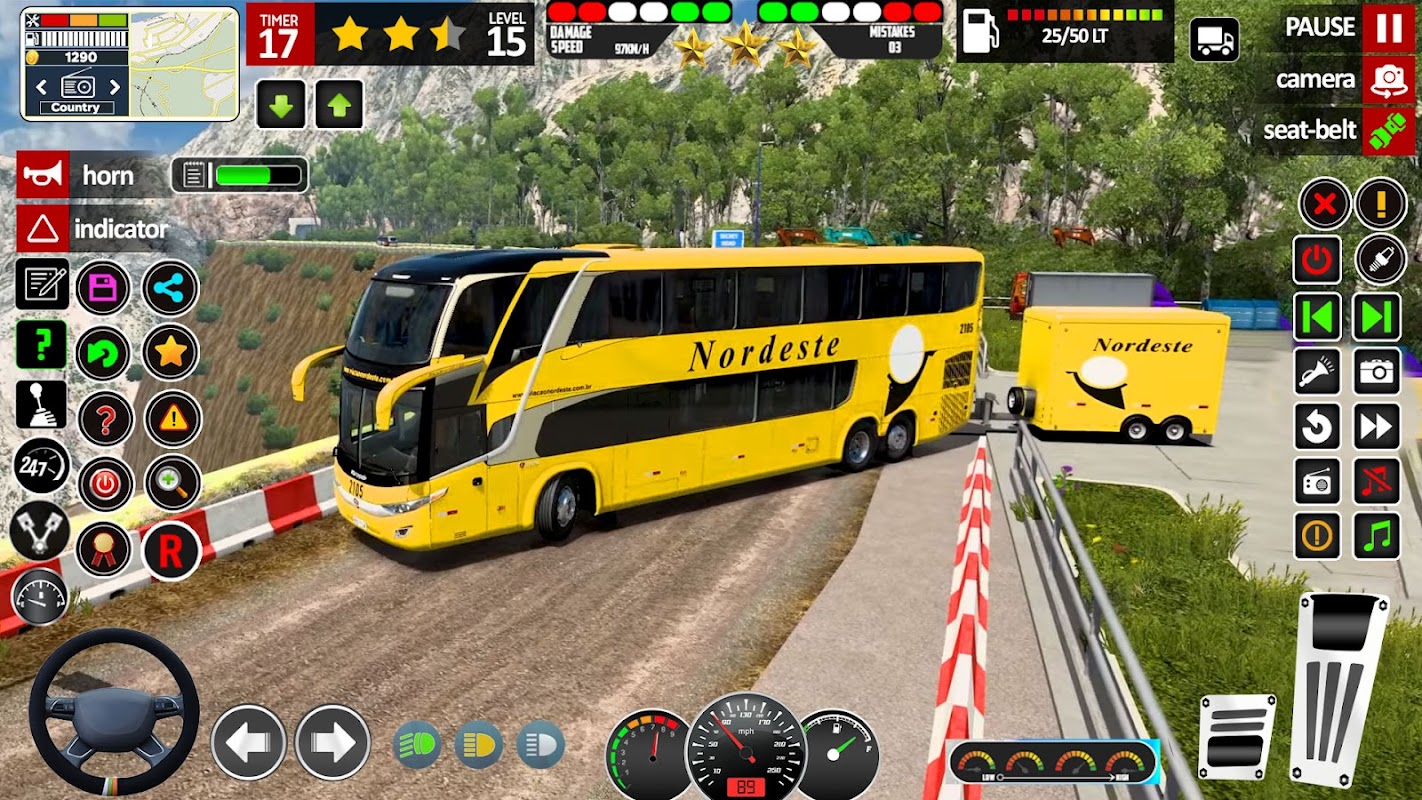Apply the brake pedal

(x=1237, y=736)
